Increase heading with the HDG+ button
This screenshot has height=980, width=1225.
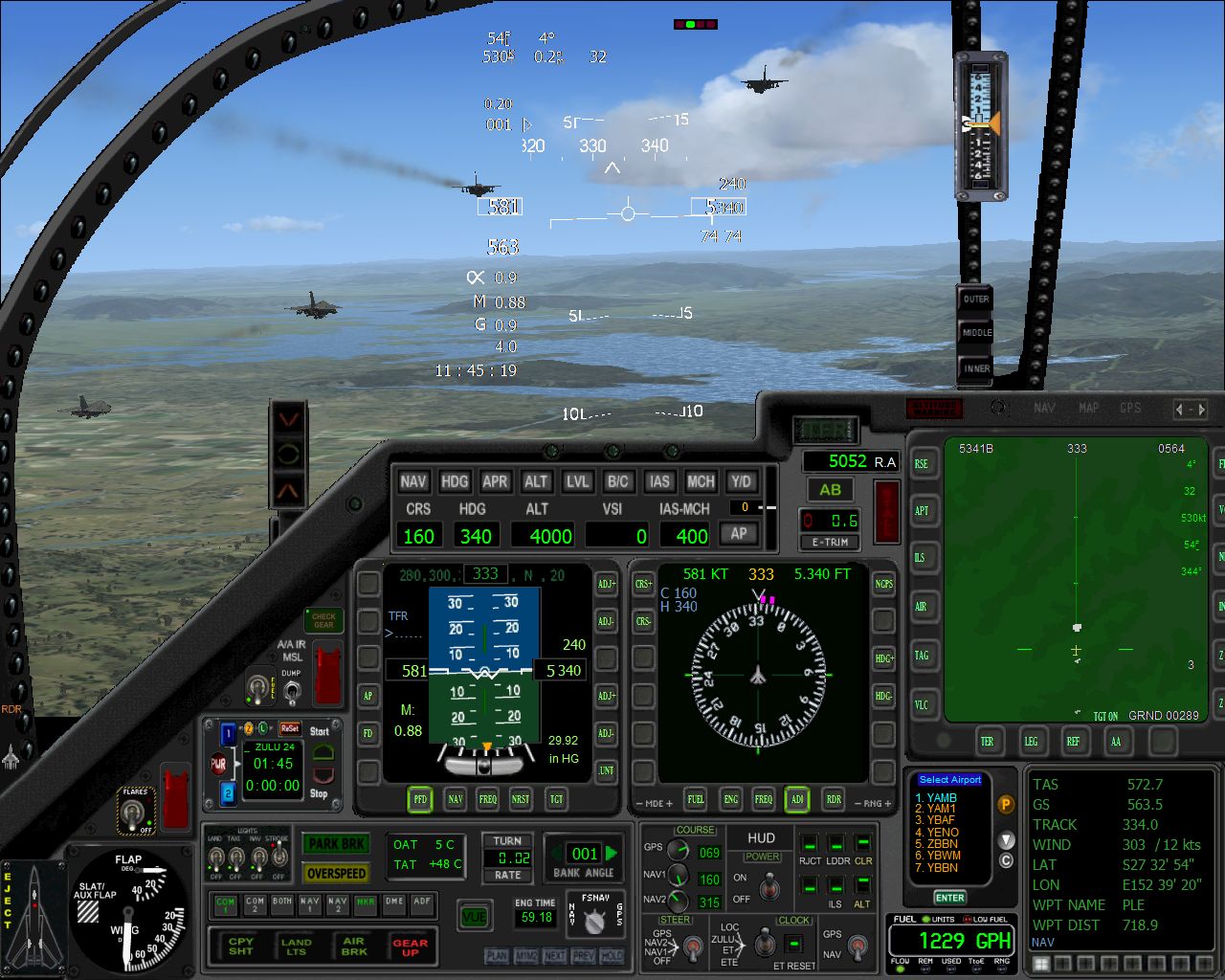click(884, 658)
